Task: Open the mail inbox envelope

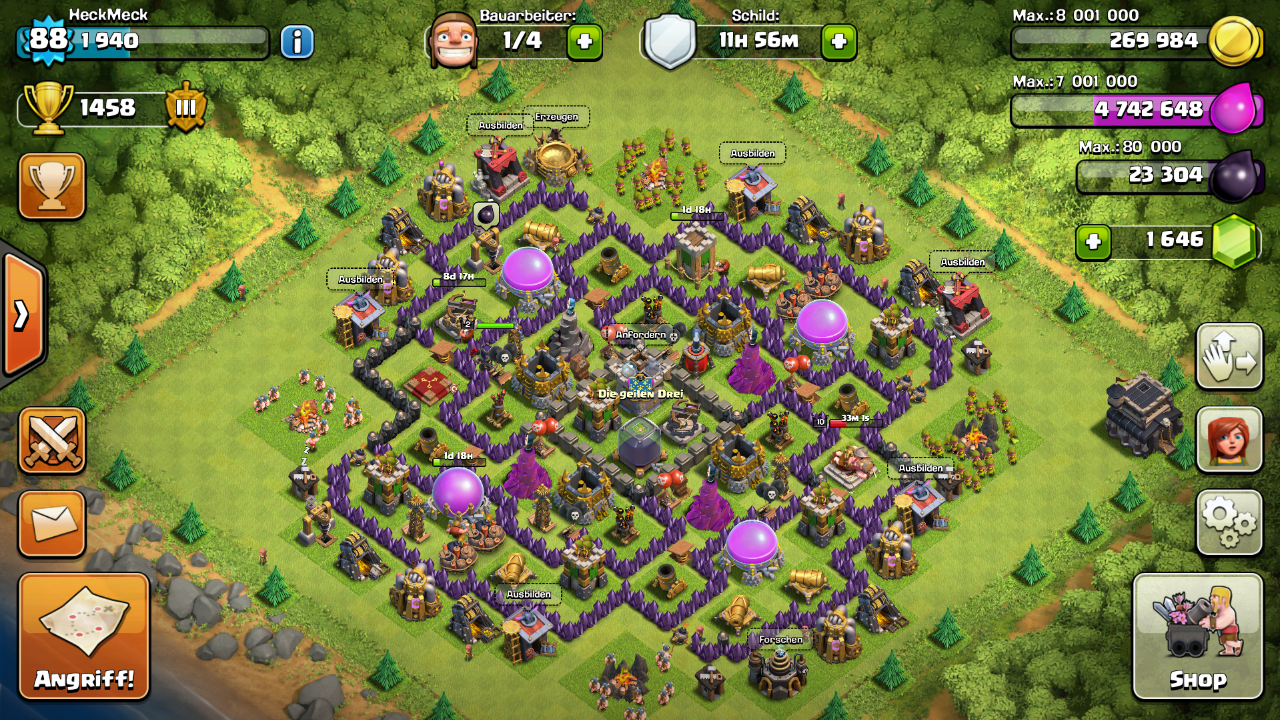Action: click(52, 522)
